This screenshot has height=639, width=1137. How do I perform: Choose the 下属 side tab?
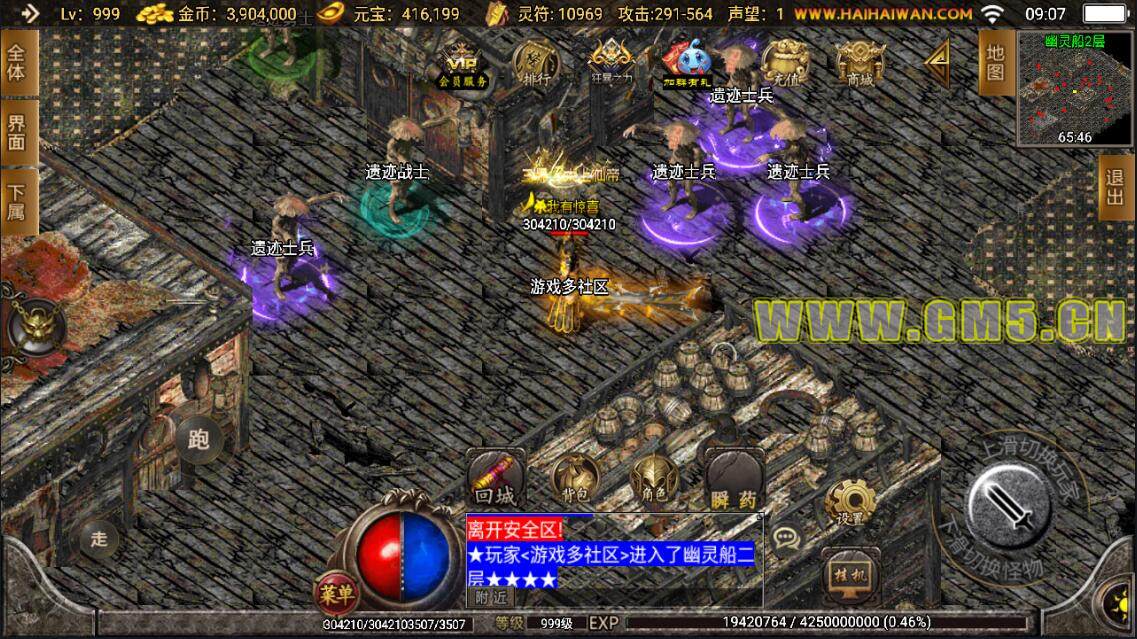point(18,203)
